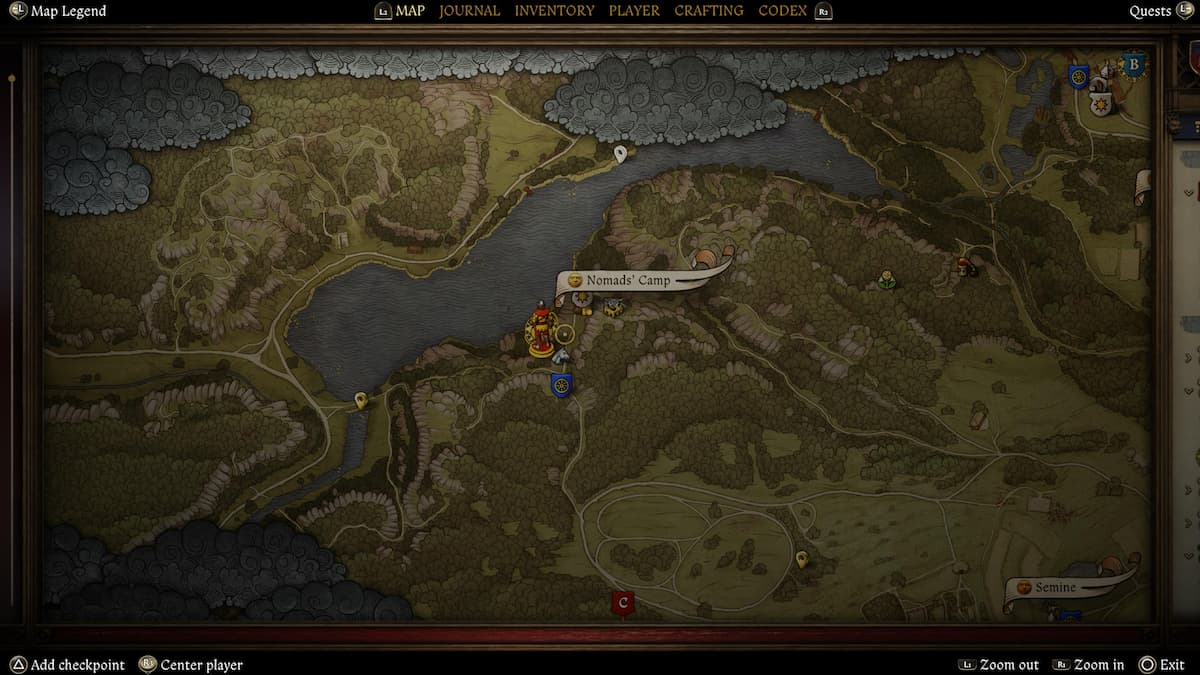Click the red player figure marker
The image size is (1200, 675).
tap(541, 329)
